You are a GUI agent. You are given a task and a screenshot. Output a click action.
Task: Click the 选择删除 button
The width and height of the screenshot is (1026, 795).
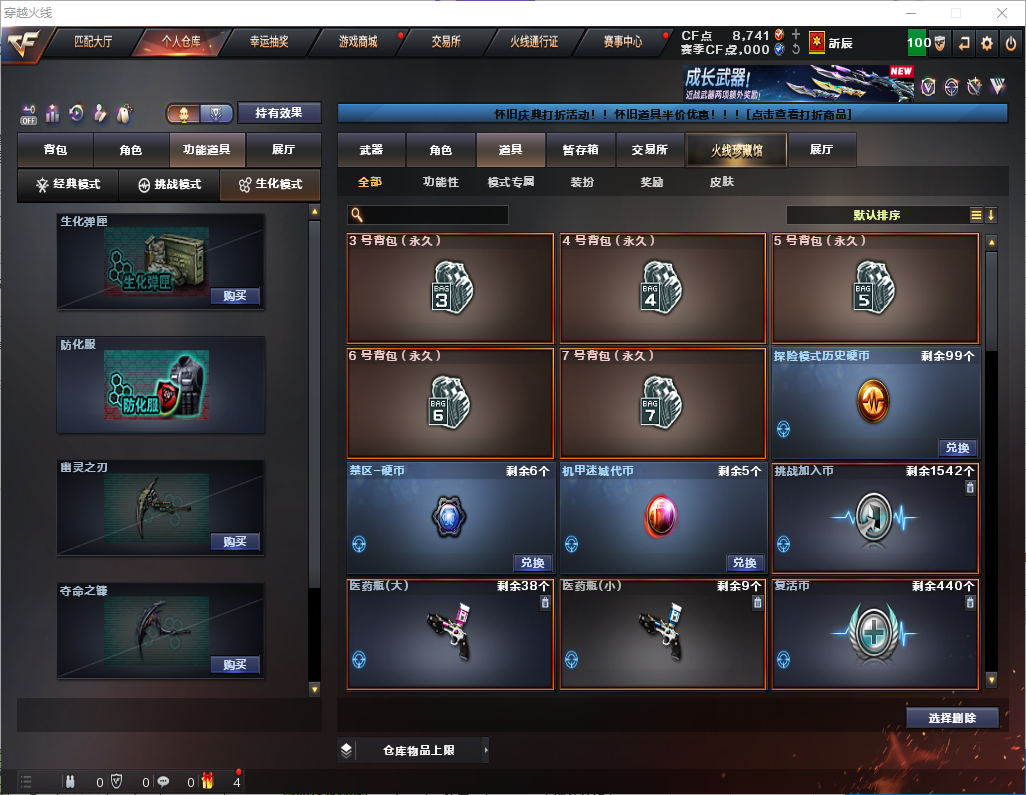tap(952, 718)
